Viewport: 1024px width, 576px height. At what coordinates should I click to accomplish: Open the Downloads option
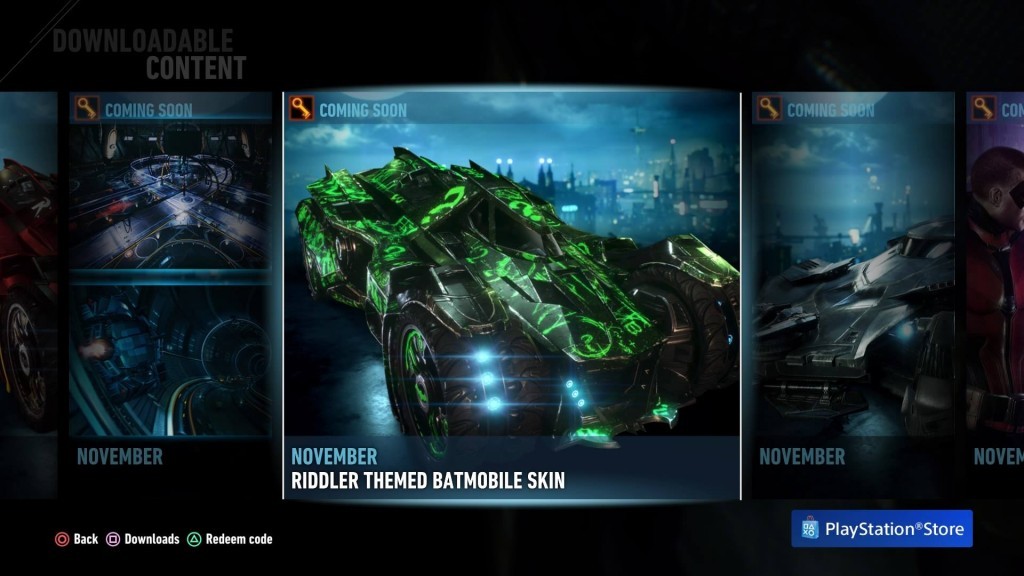[143, 539]
